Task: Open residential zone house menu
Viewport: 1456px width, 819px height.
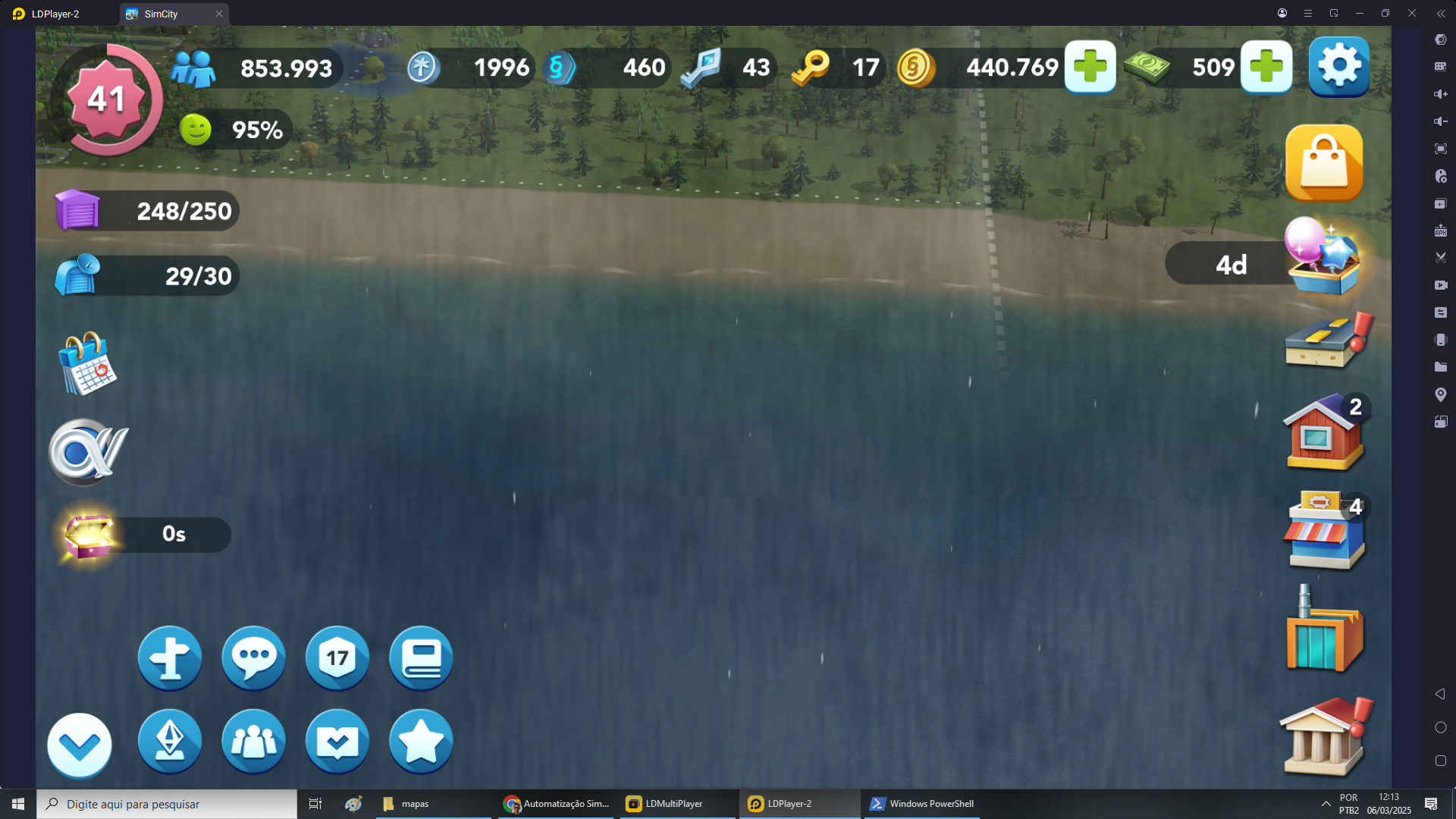Action: point(1323,432)
